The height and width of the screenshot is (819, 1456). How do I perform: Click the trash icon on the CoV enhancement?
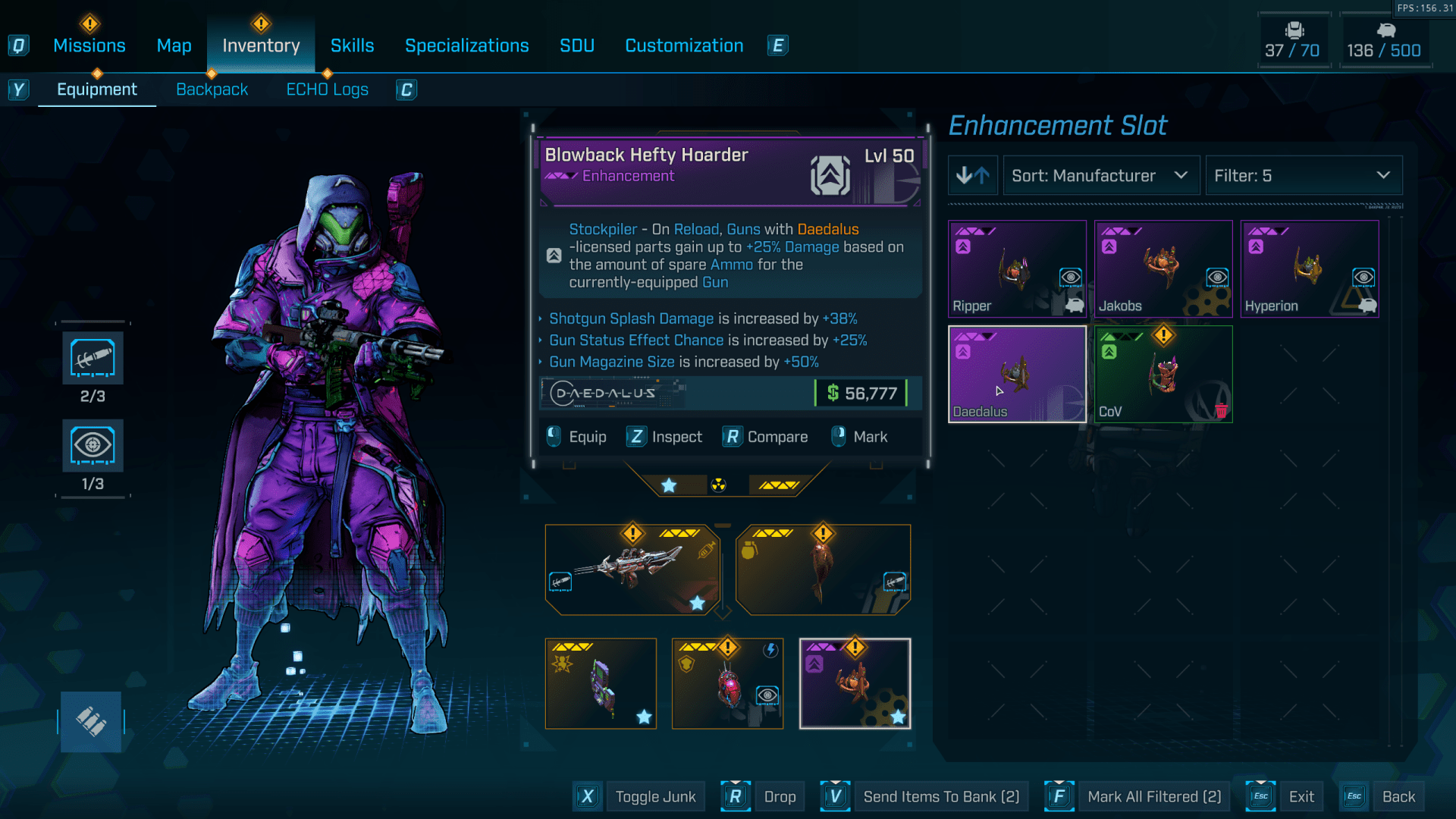tap(1222, 412)
